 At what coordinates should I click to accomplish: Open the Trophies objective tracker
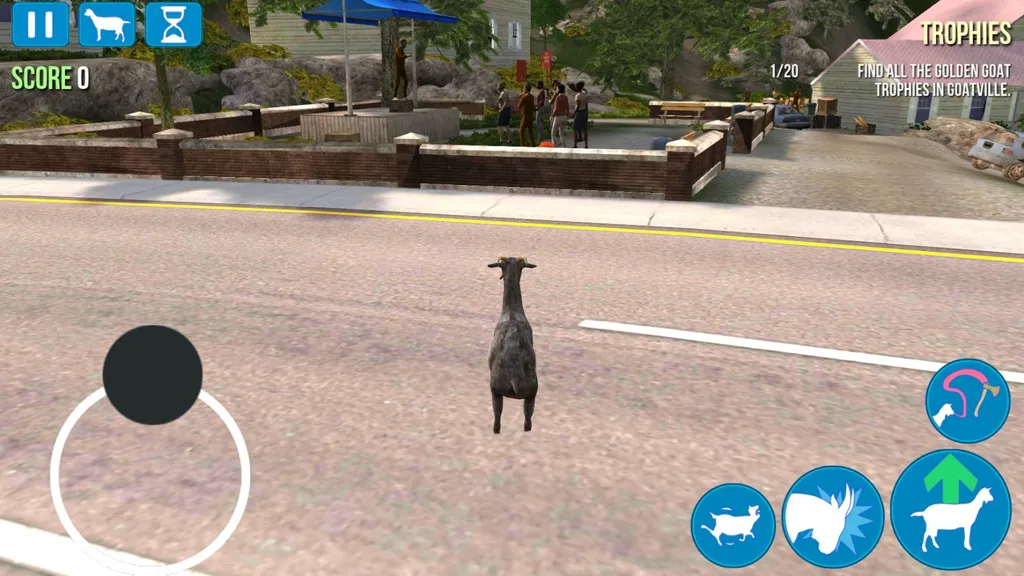(x=965, y=33)
